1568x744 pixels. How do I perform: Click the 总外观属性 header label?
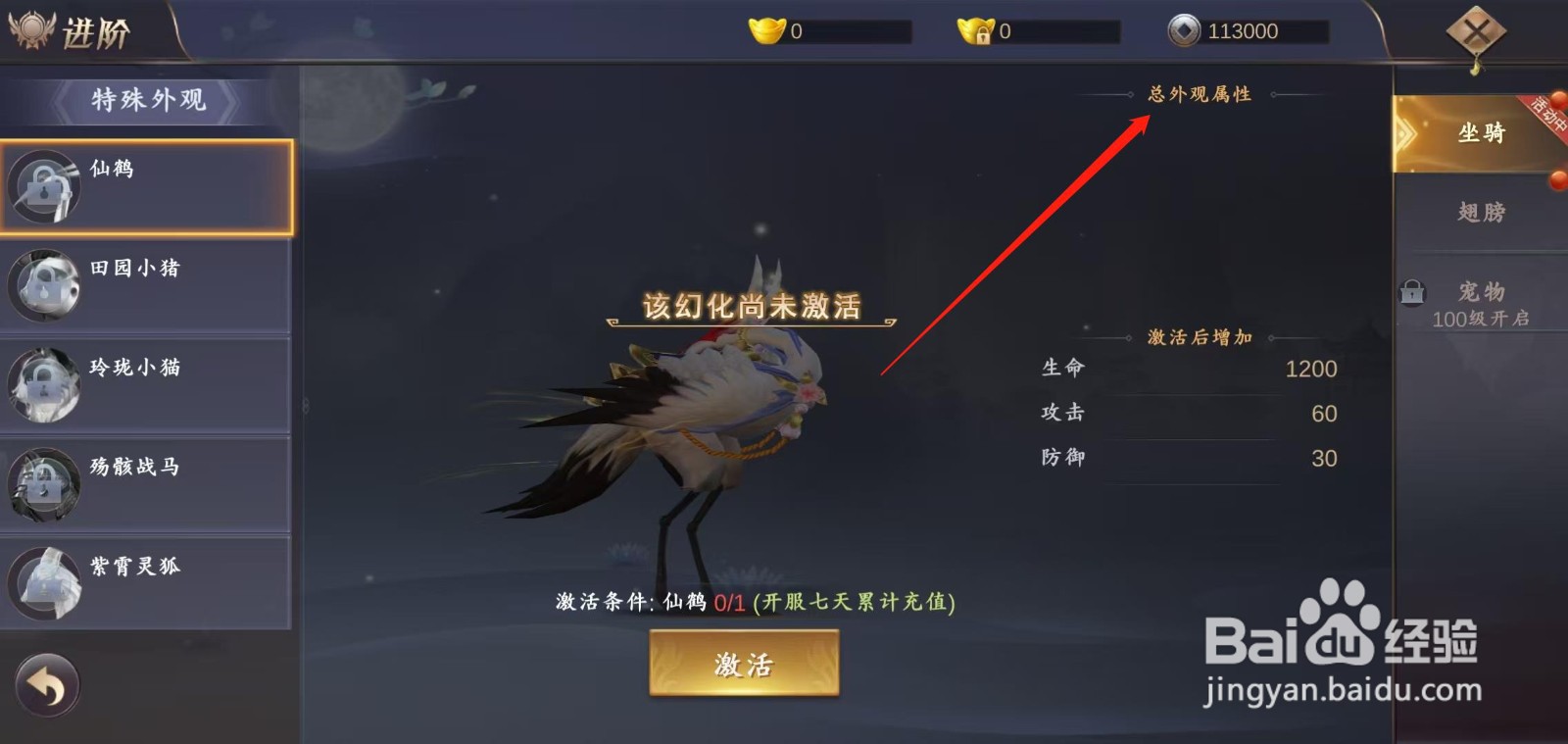pos(1198,95)
